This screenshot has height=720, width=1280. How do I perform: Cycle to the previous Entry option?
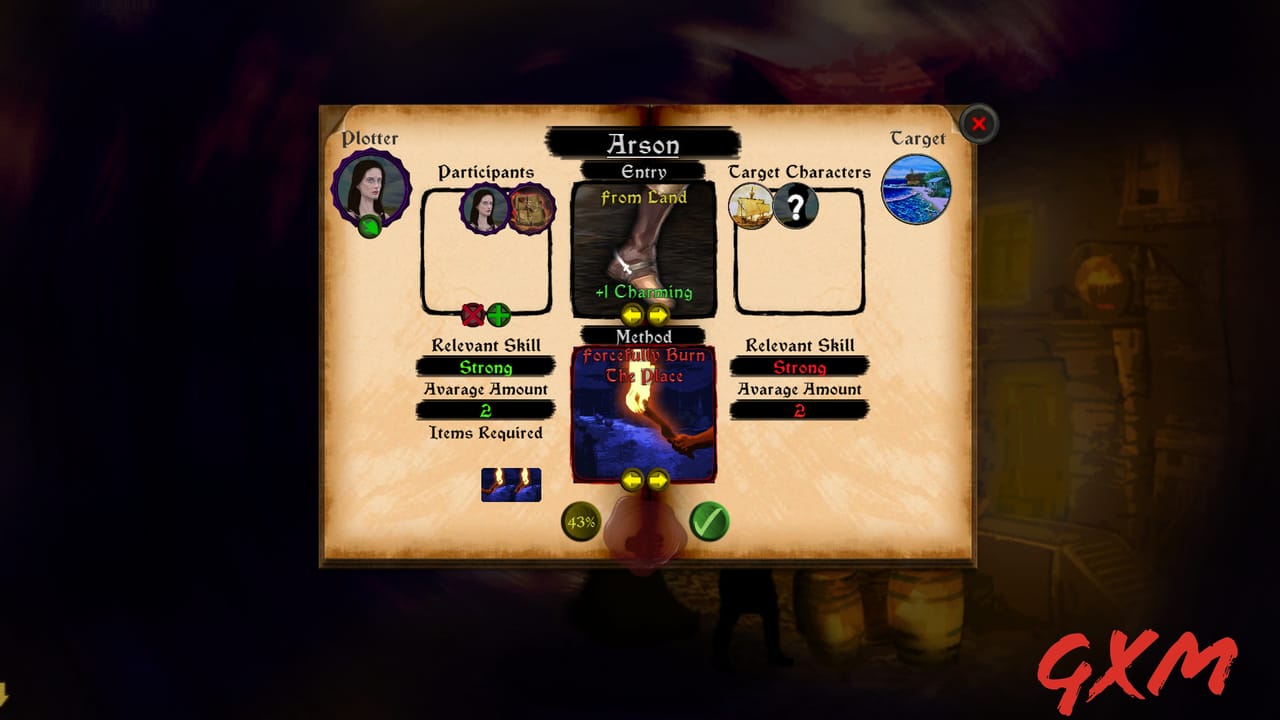click(632, 315)
